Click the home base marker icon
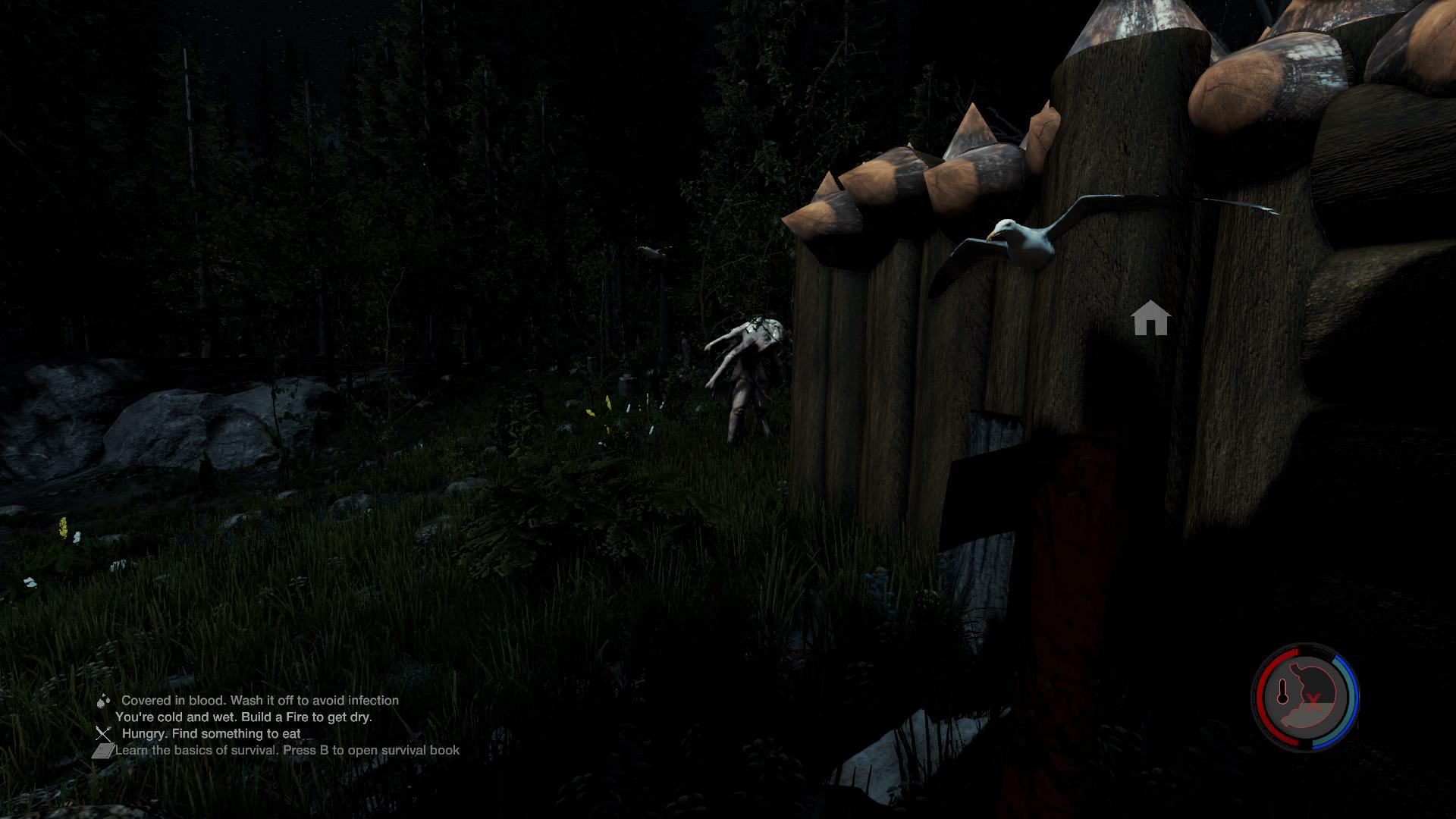 (x=1150, y=318)
